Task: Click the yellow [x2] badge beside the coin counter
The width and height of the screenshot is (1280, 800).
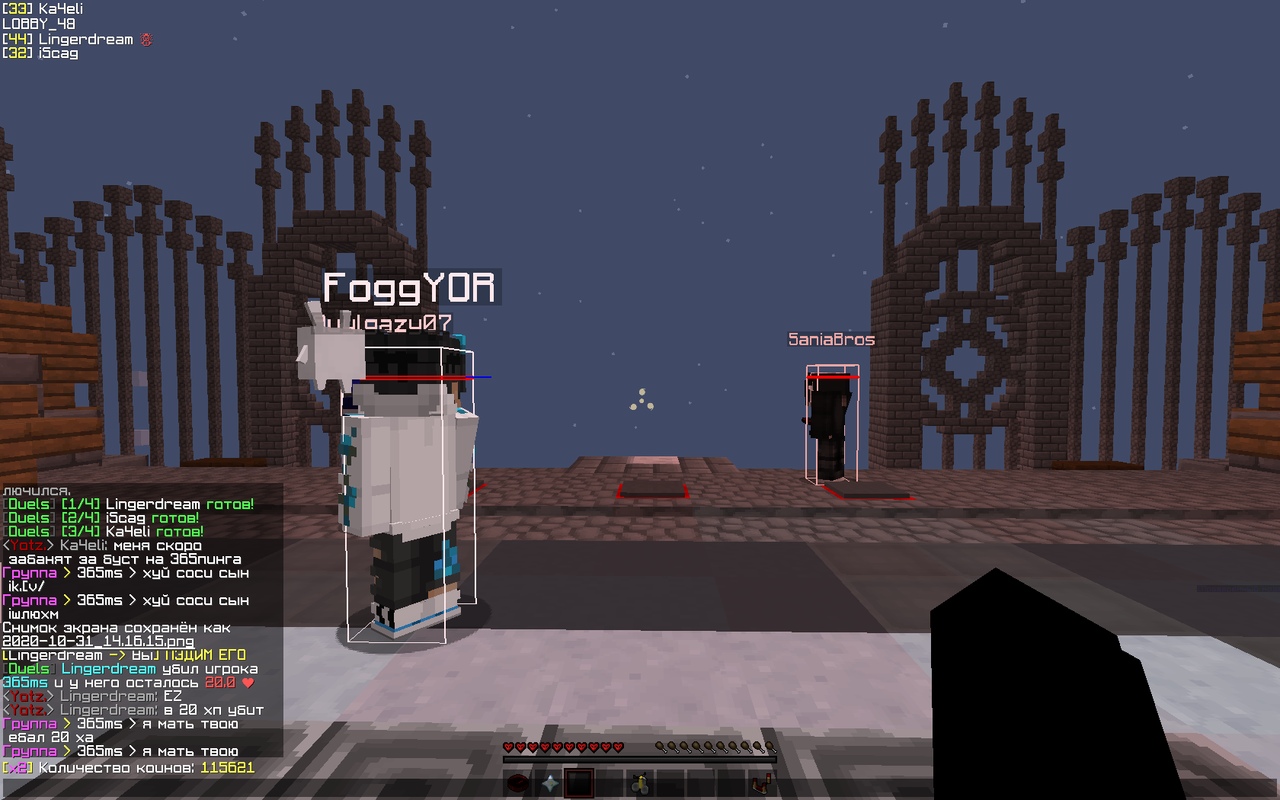Action: tap(18, 766)
